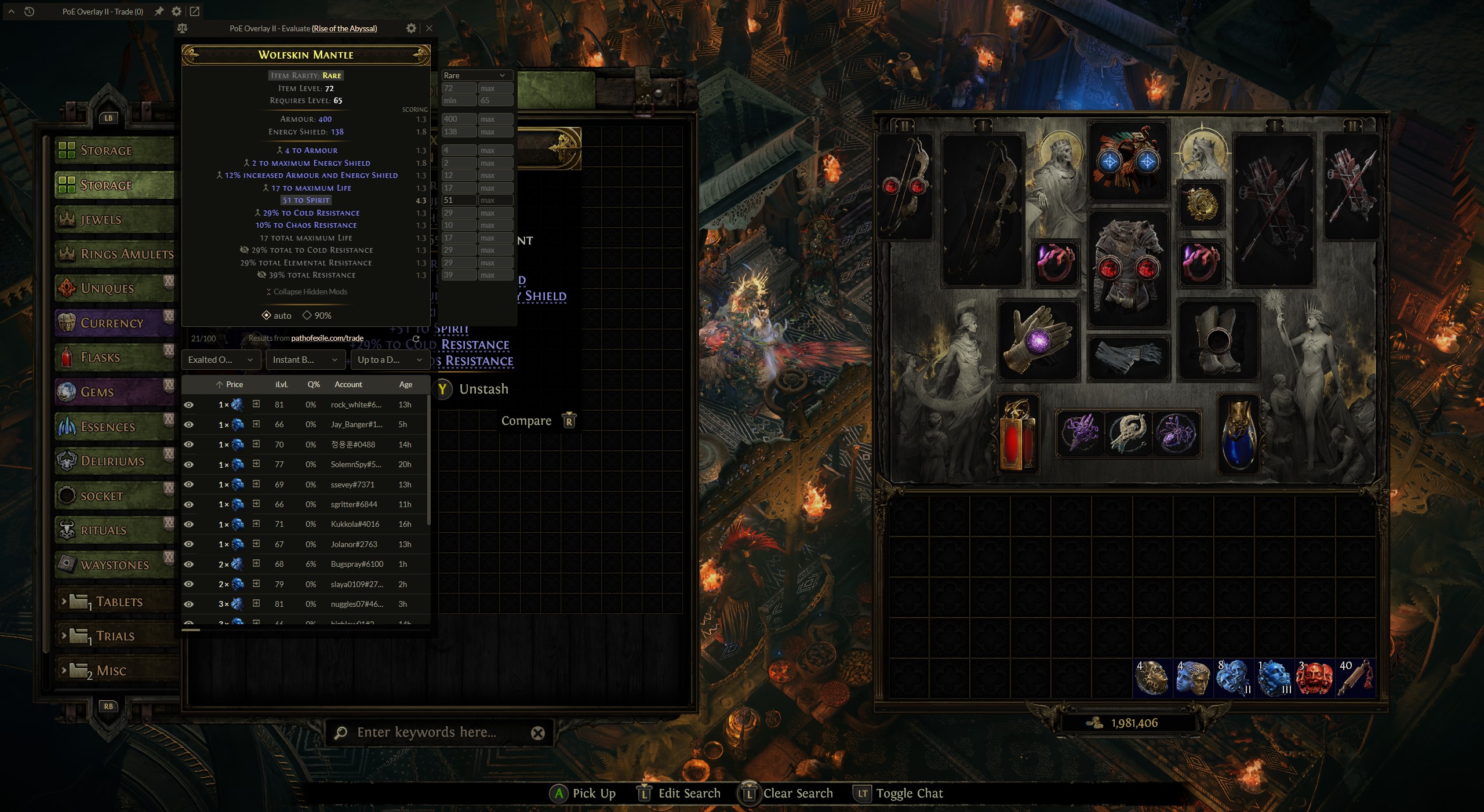
Task: Select the gloves with purple socket gem
Action: pos(1038,341)
